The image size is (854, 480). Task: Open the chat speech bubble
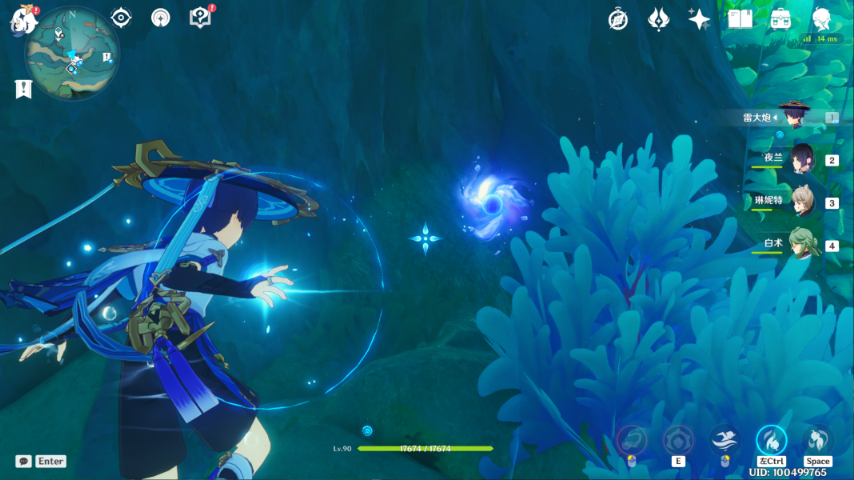23,461
